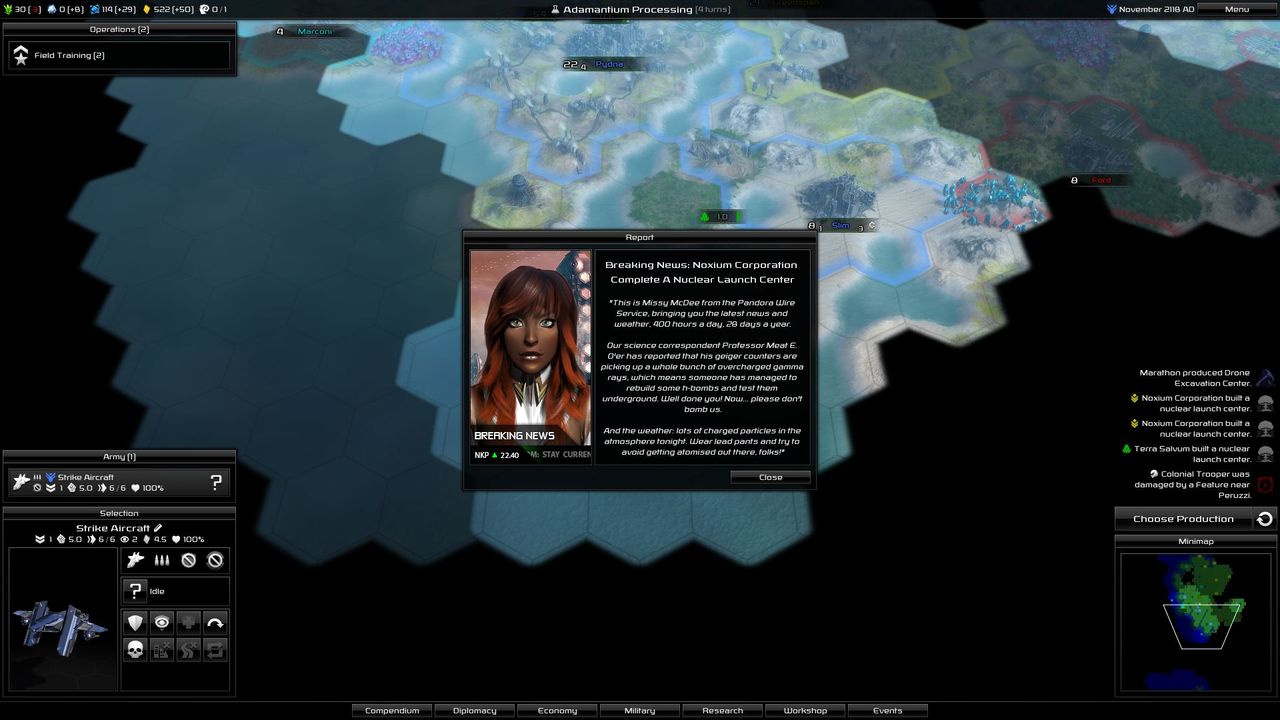
Task: Click the skull self-destruct order icon
Action: tap(135, 648)
